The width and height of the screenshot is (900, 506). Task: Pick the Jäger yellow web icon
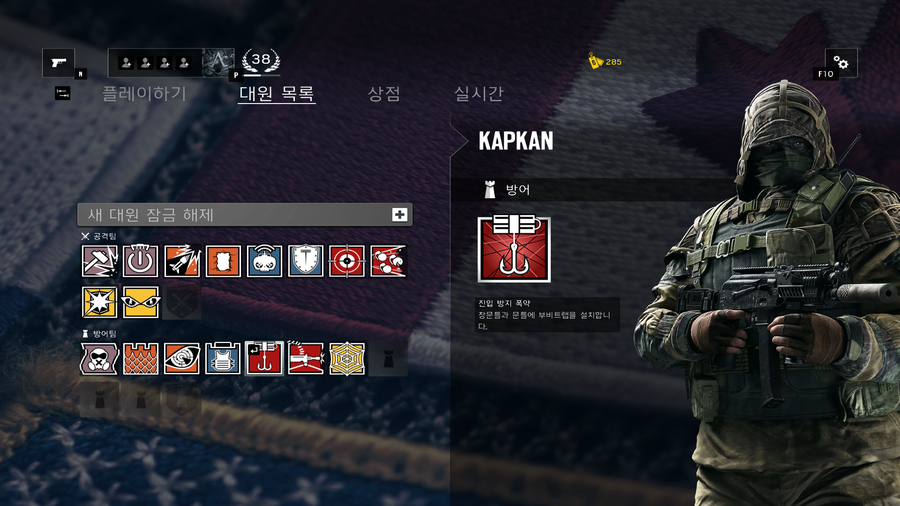coord(347,358)
